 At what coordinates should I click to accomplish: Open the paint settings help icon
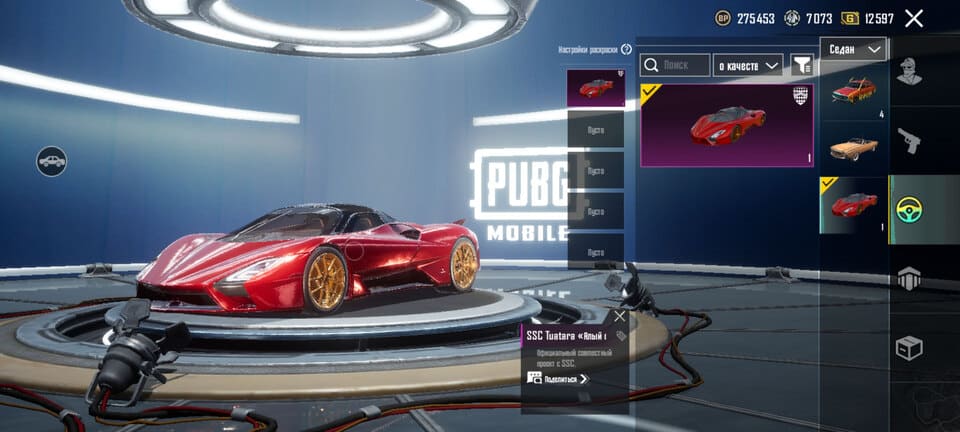click(x=627, y=49)
